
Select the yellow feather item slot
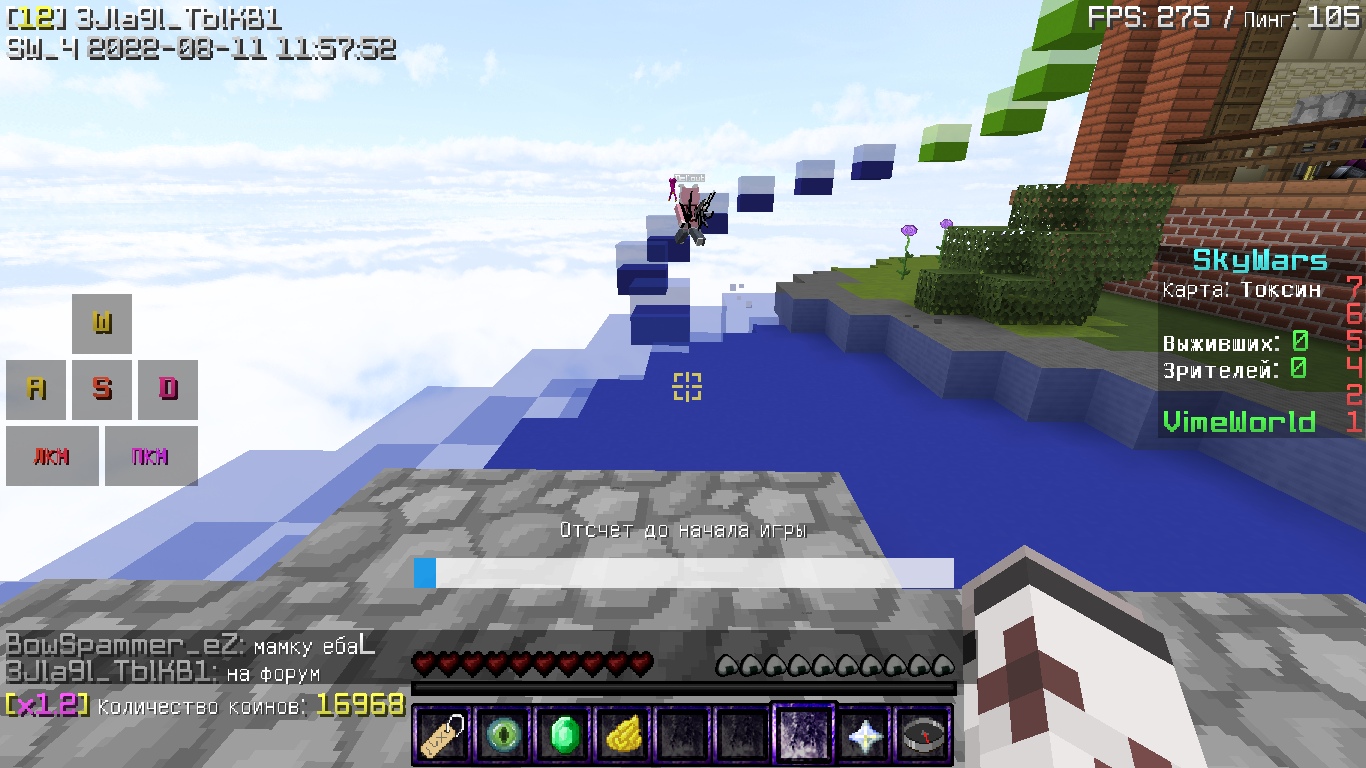(x=622, y=736)
